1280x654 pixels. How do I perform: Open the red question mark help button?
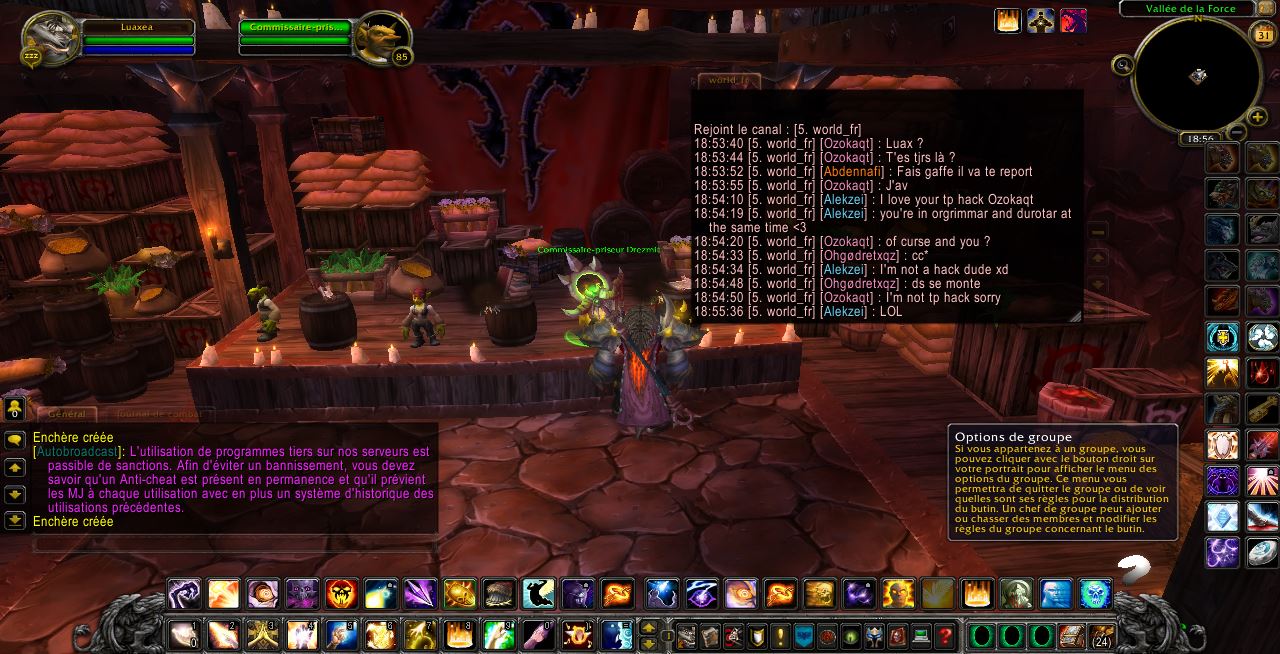click(944, 635)
